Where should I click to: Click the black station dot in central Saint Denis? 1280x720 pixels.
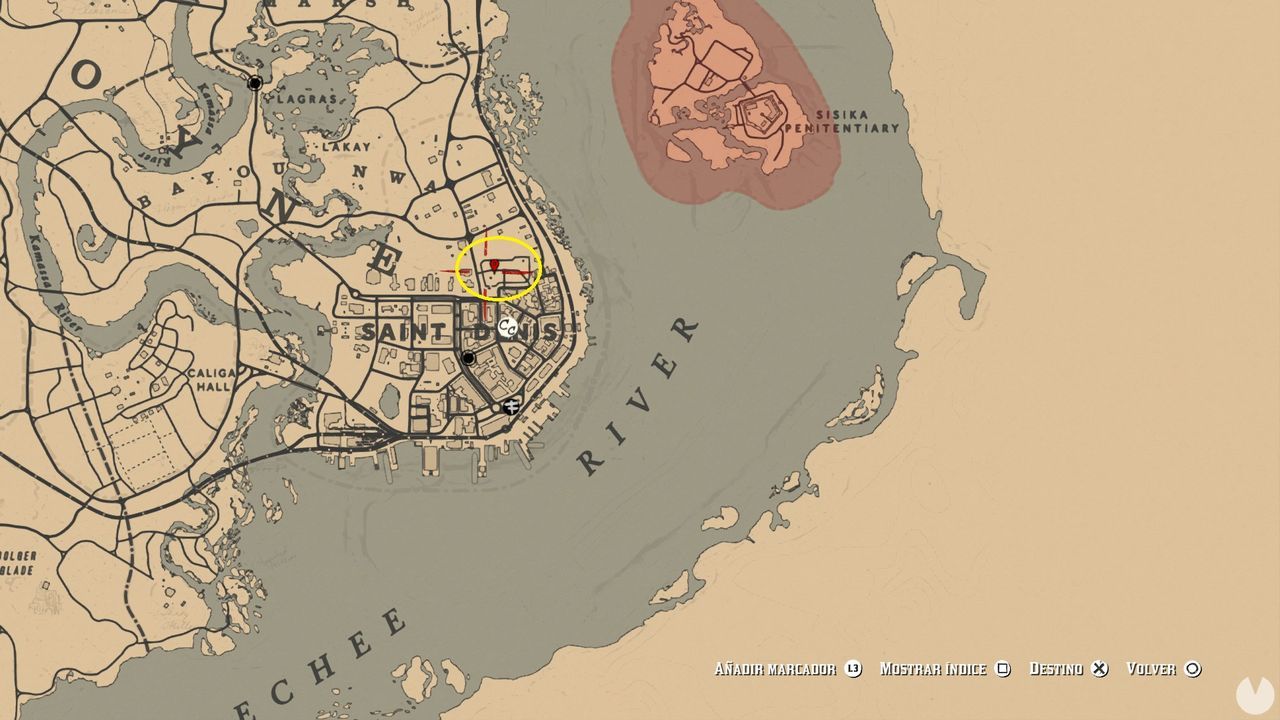point(466,357)
